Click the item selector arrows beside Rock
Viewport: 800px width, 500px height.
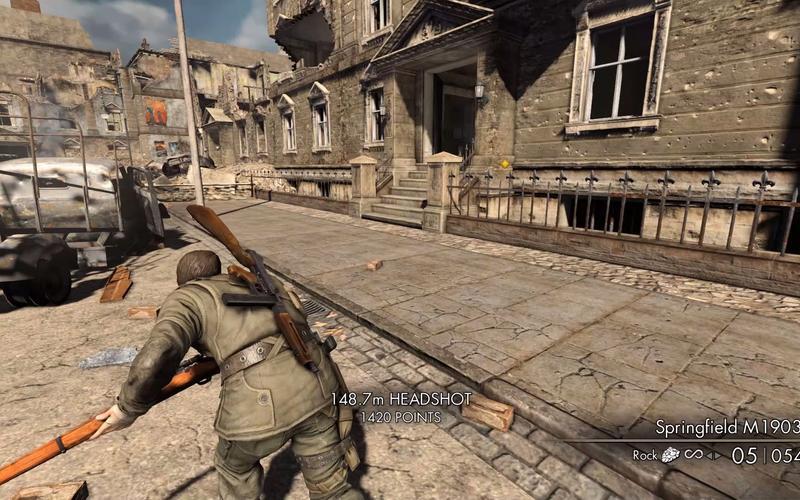pos(713,455)
